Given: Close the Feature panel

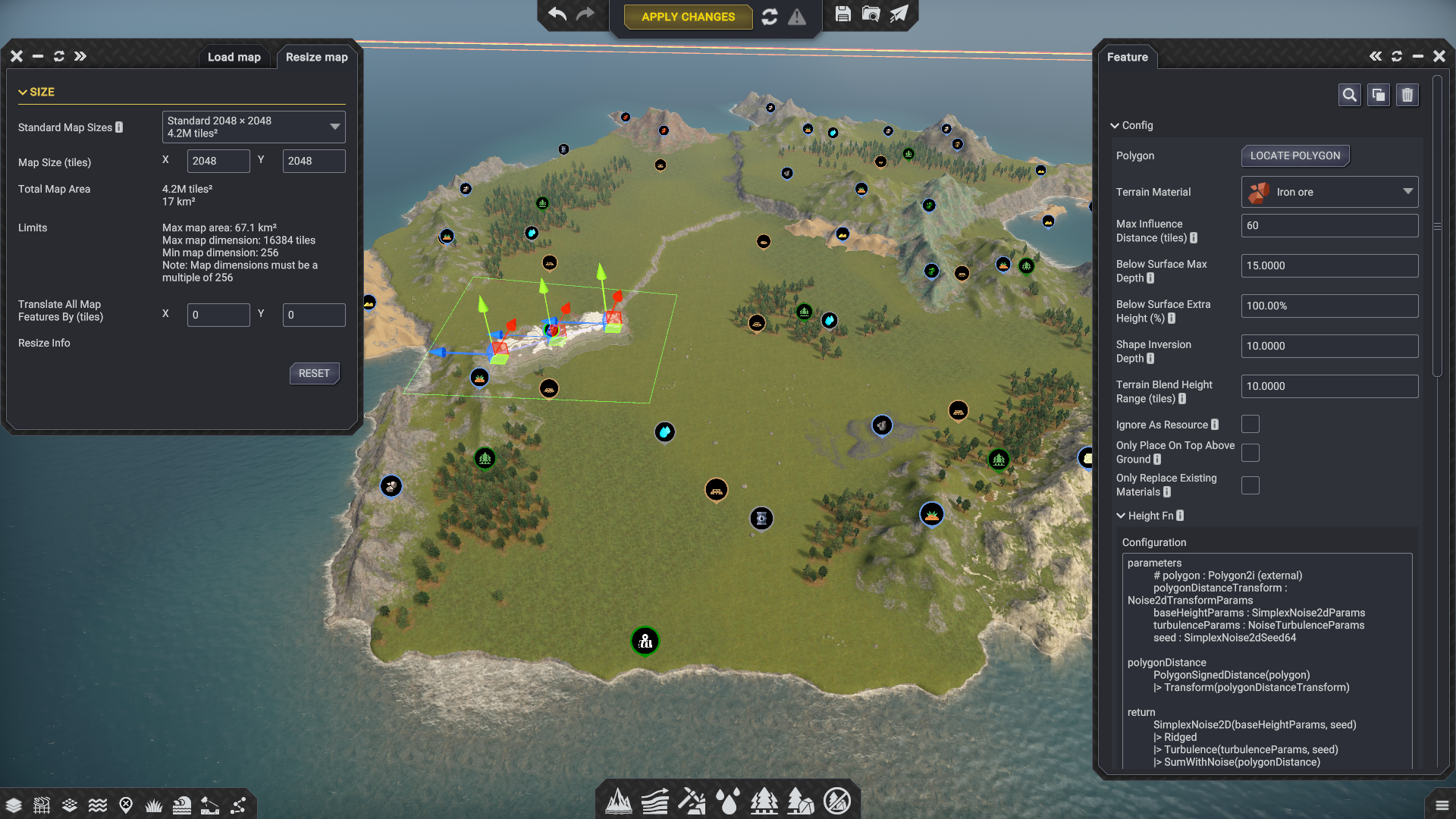Looking at the screenshot, I should [1439, 56].
